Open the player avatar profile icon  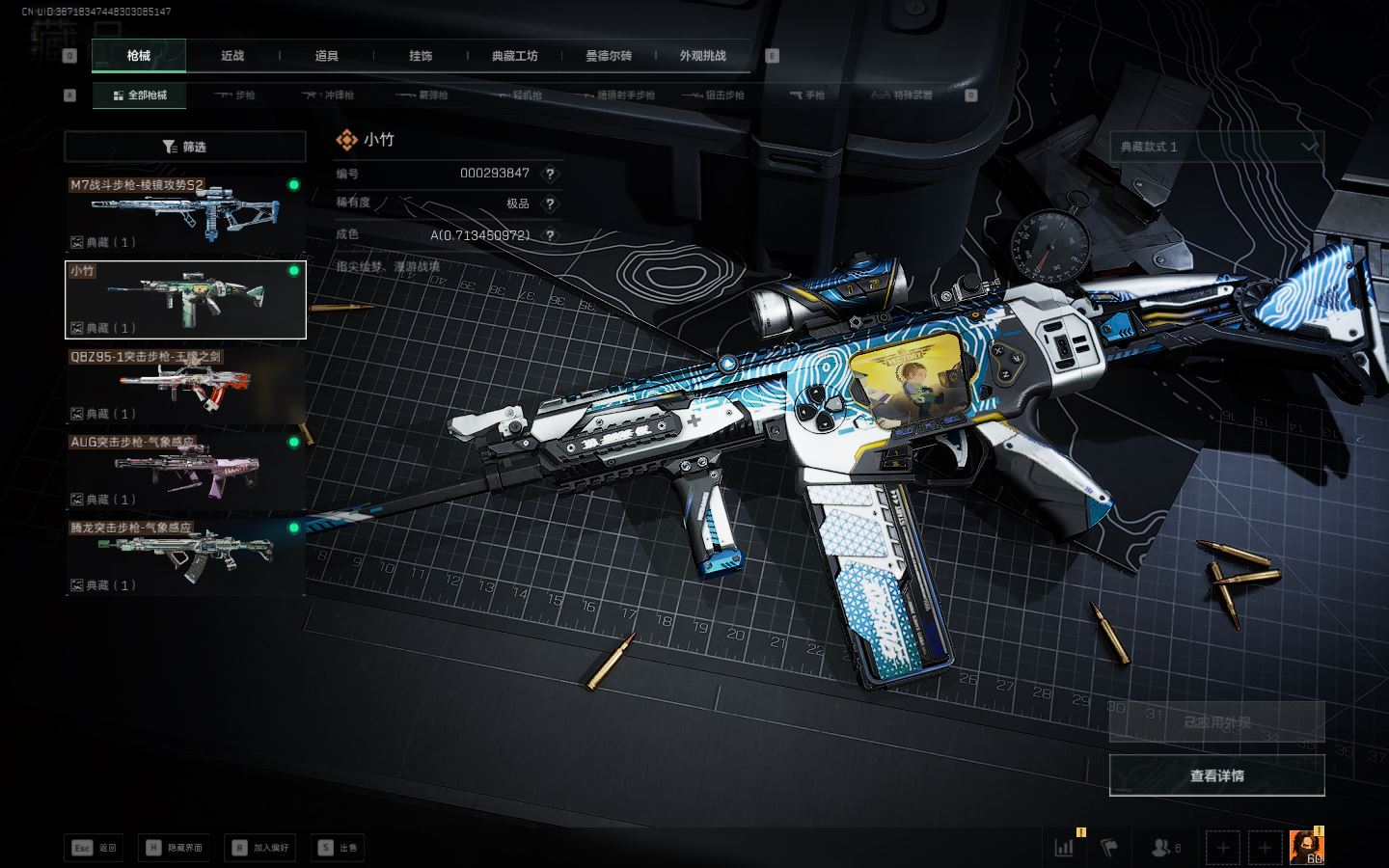click(1306, 847)
